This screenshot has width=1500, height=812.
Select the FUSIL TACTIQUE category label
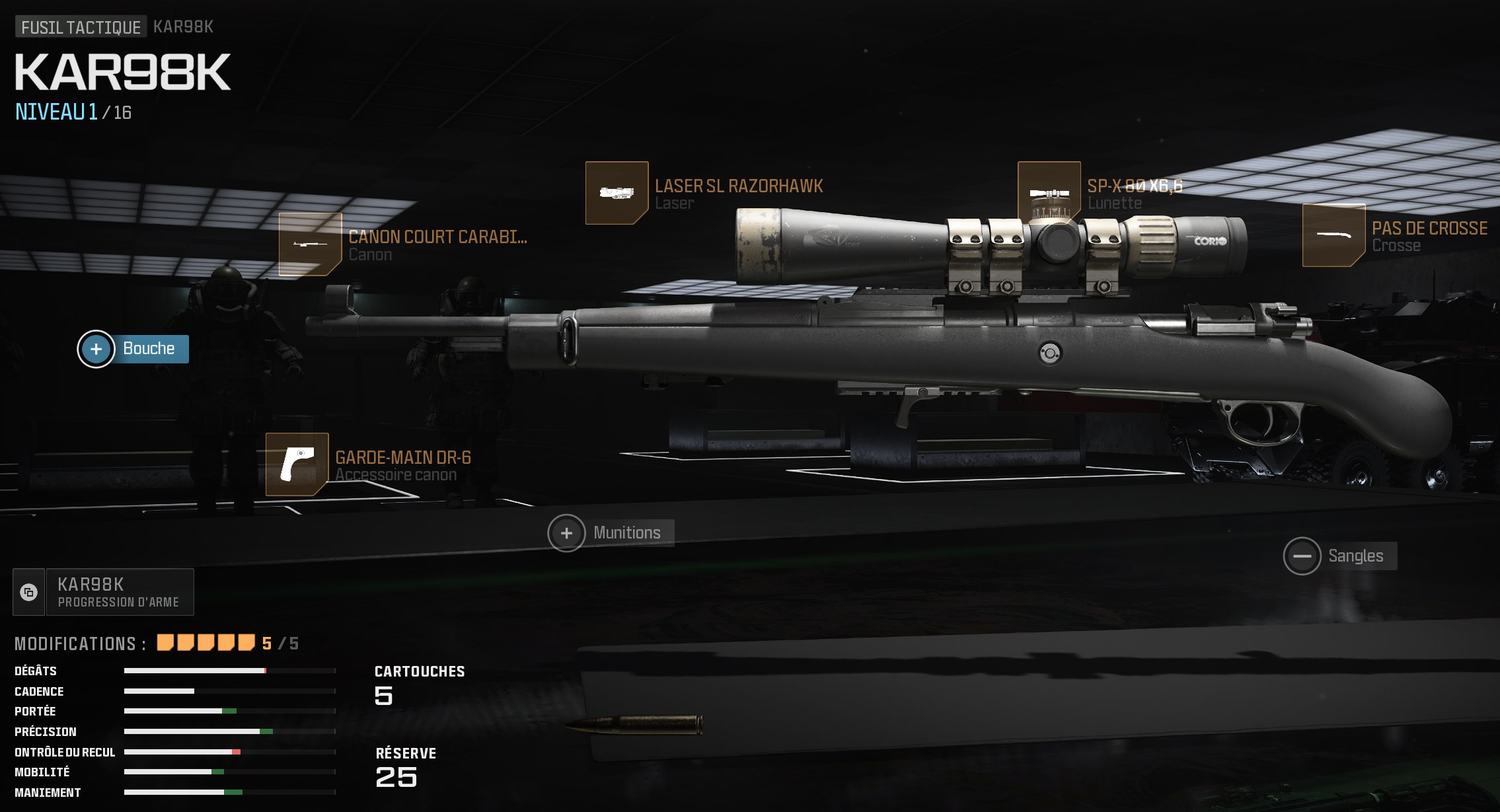pos(80,27)
